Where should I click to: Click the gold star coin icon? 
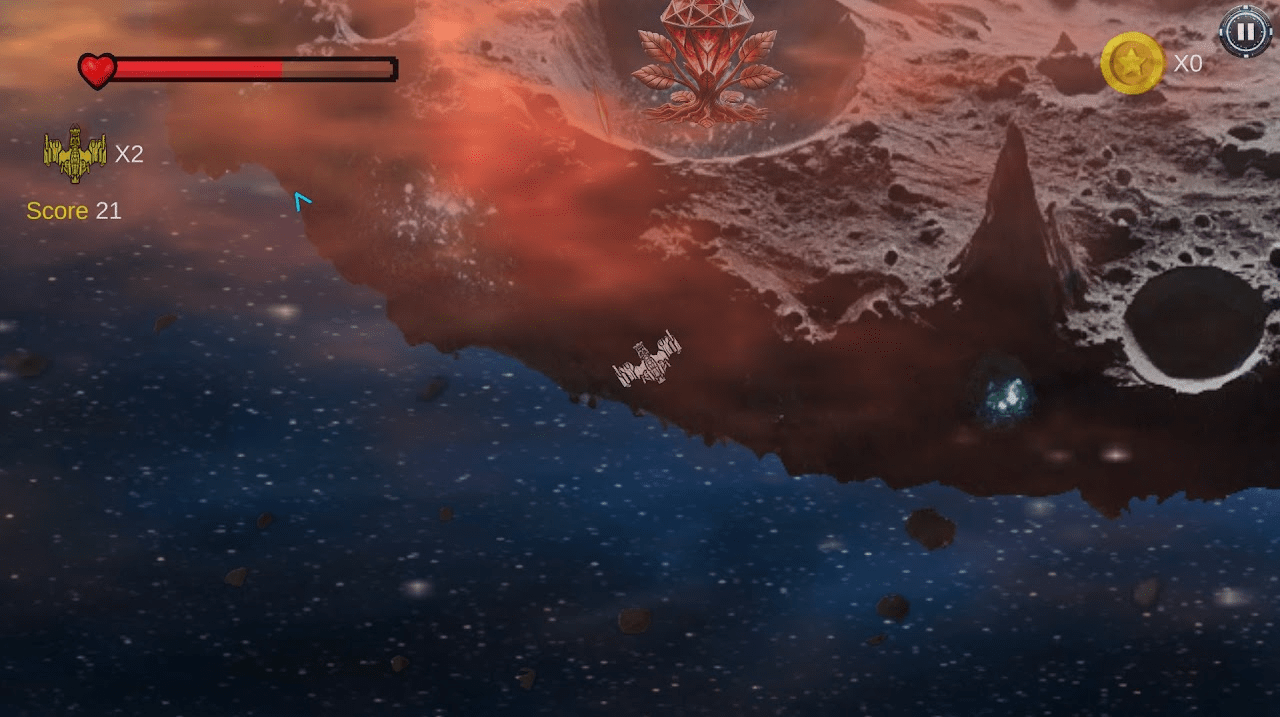(1132, 64)
